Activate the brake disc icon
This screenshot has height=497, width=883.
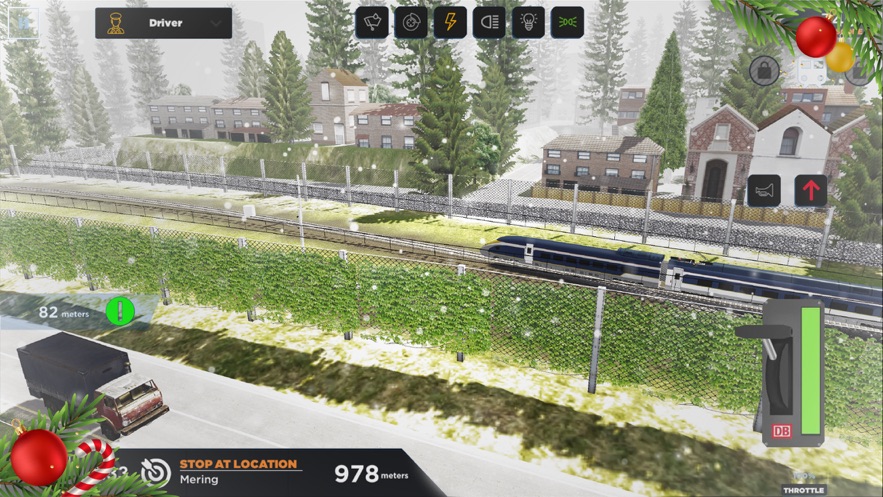pyautogui.click(x=411, y=22)
